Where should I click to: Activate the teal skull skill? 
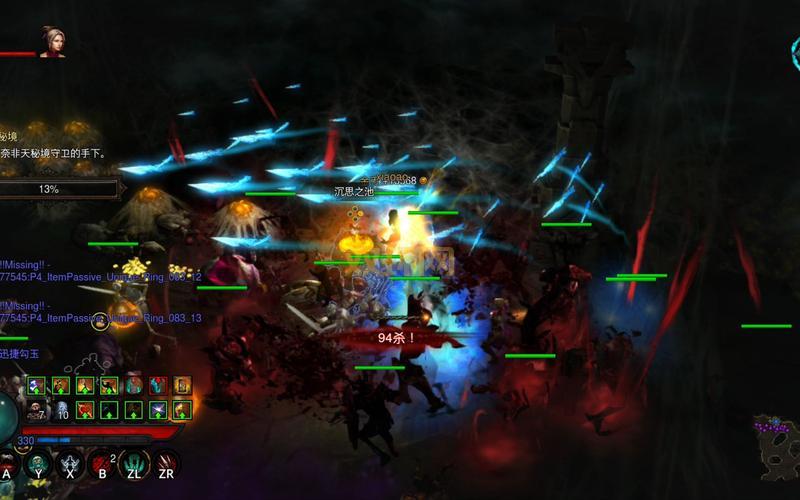(38, 463)
